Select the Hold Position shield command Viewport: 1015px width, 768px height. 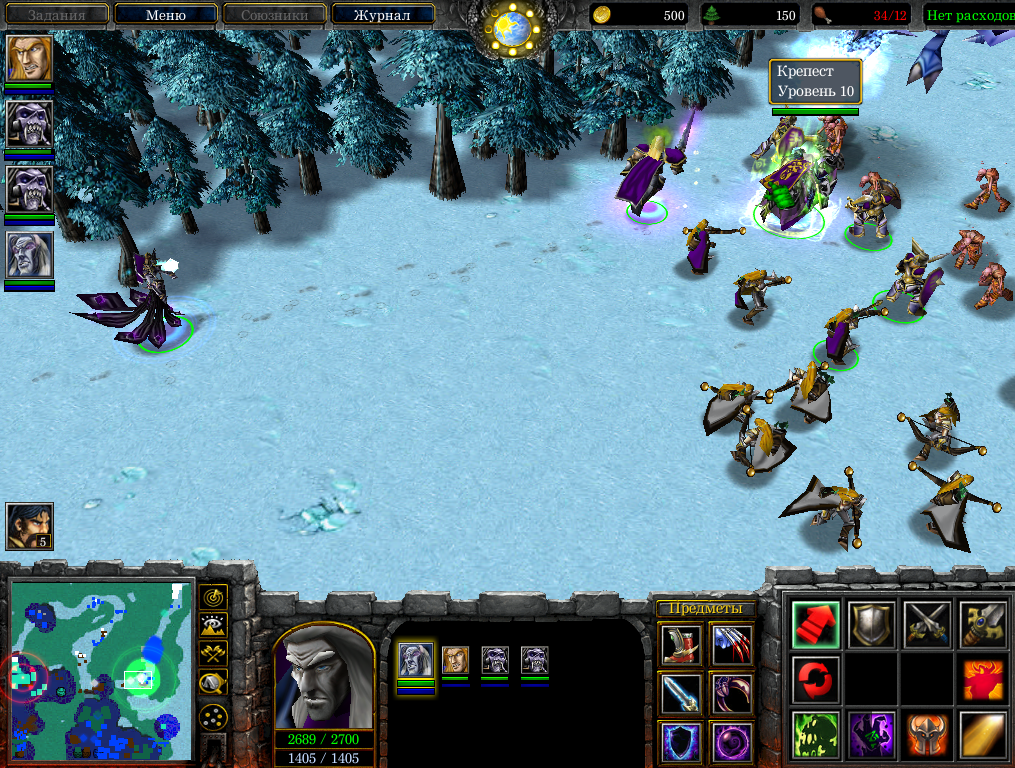pyautogui.click(x=871, y=625)
